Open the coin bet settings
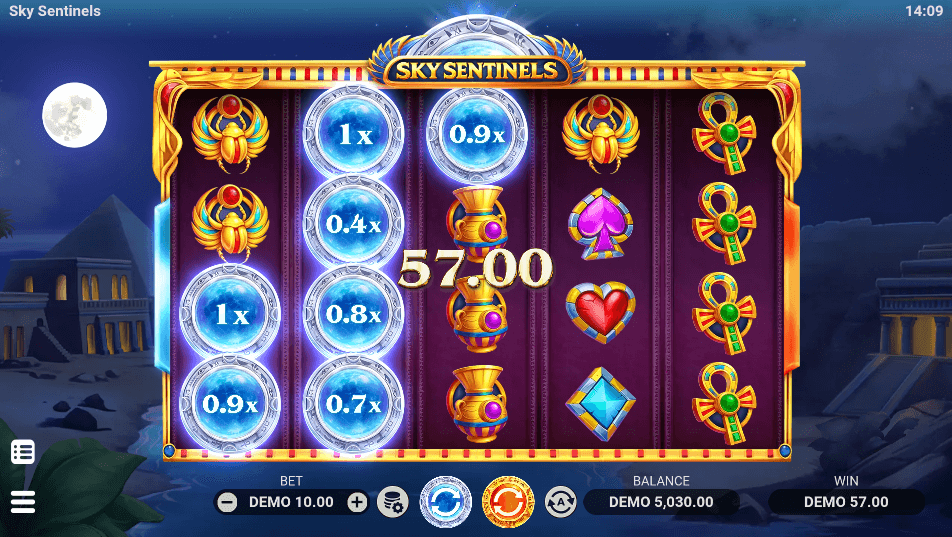 (392, 502)
